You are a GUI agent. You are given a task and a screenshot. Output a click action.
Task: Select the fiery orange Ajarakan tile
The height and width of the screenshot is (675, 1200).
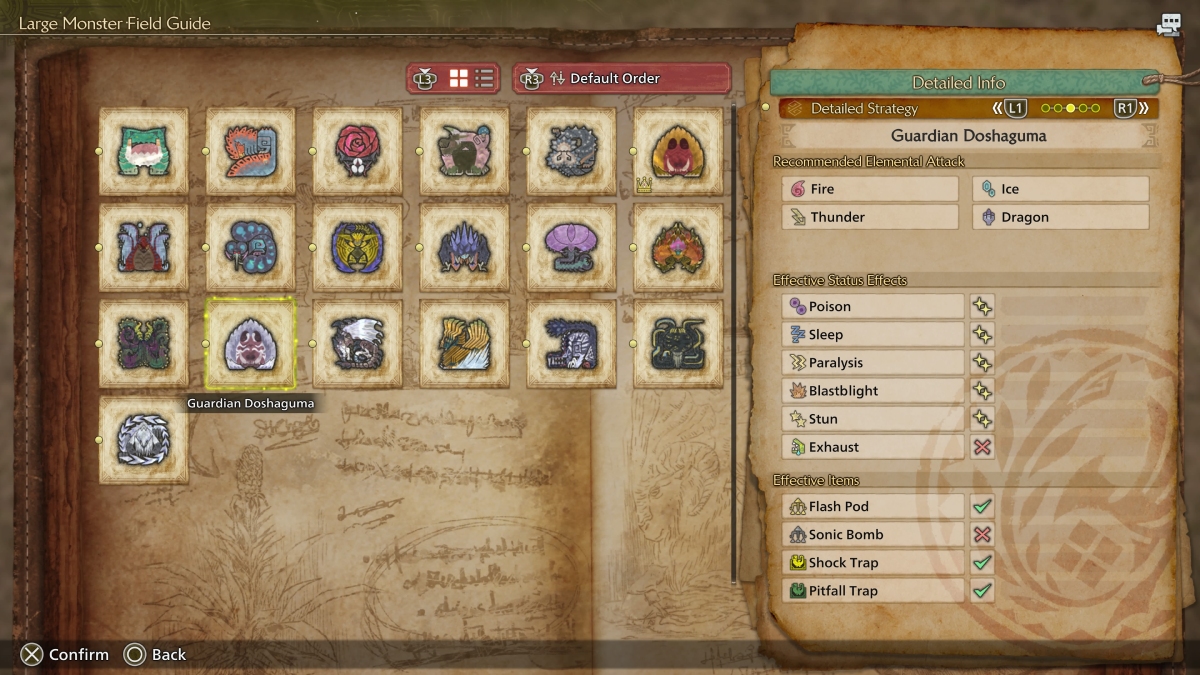(678, 247)
